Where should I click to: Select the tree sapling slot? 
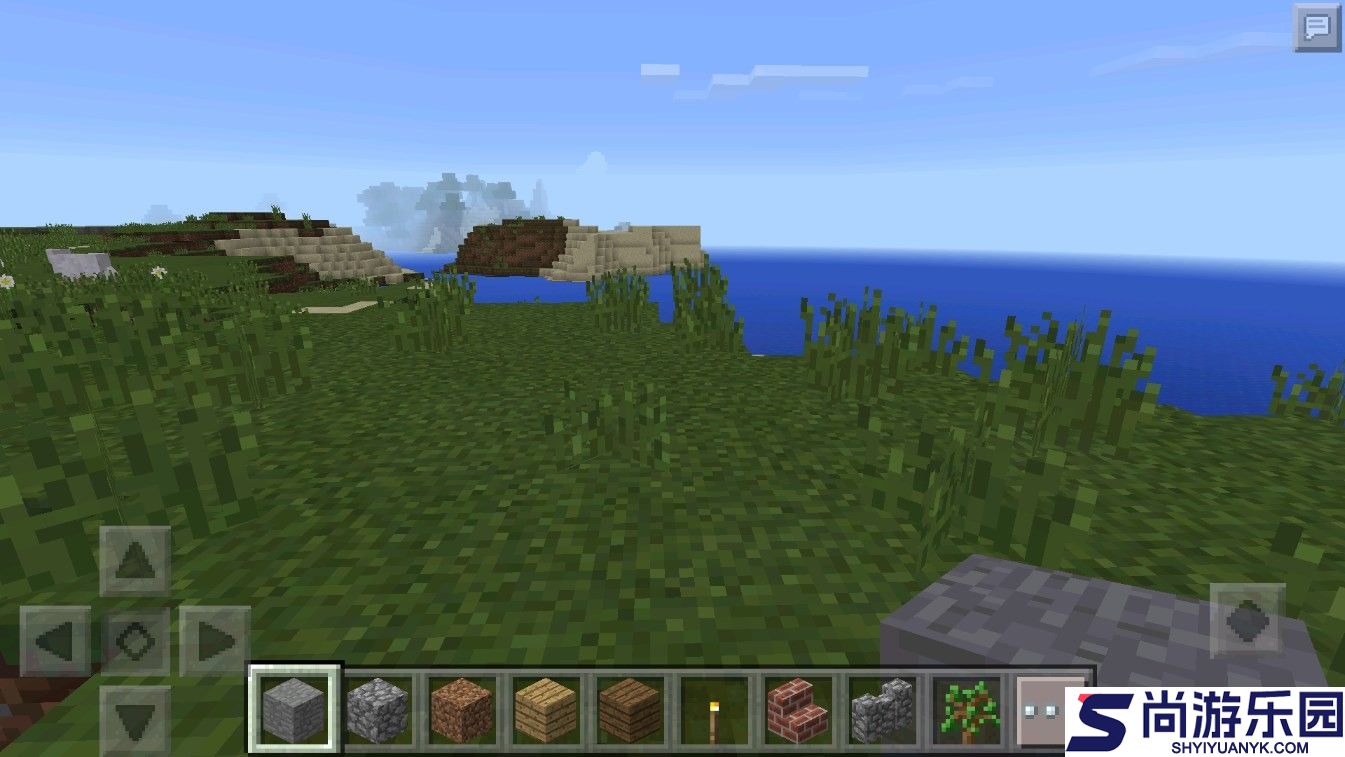coord(966,710)
